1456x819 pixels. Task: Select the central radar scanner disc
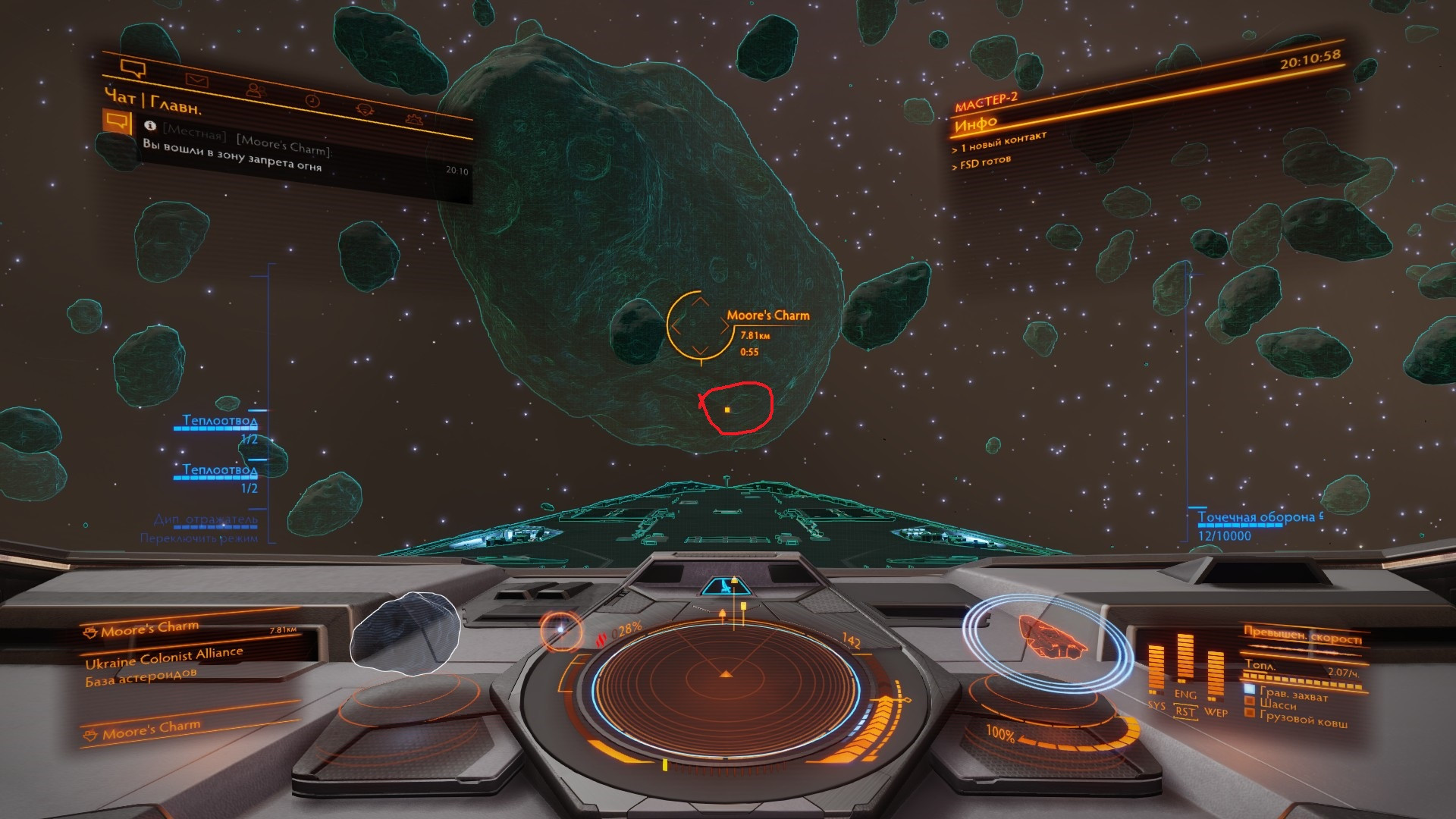[726, 675]
